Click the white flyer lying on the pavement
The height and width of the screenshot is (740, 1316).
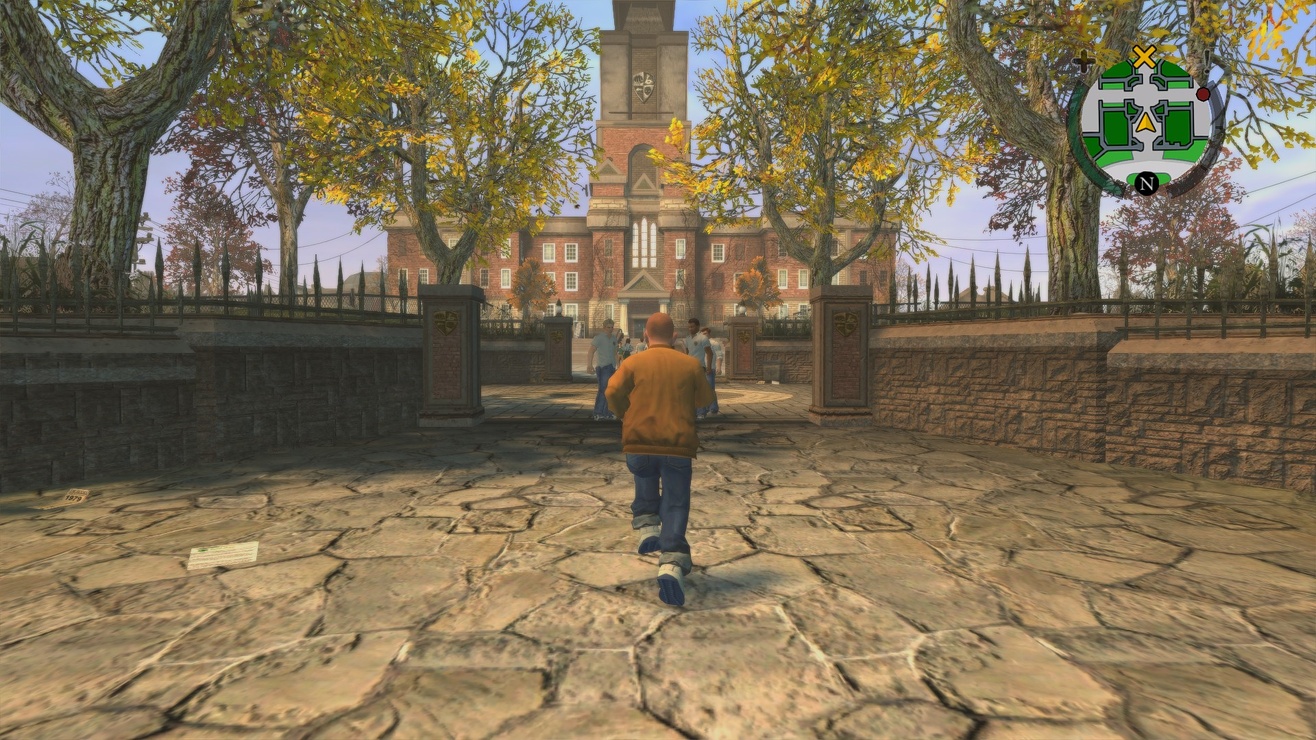(x=225, y=553)
